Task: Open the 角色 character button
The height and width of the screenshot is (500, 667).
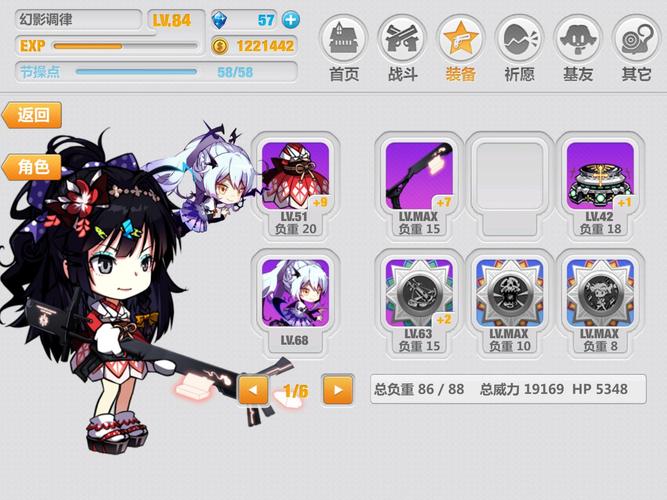Action: click(x=33, y=167)
